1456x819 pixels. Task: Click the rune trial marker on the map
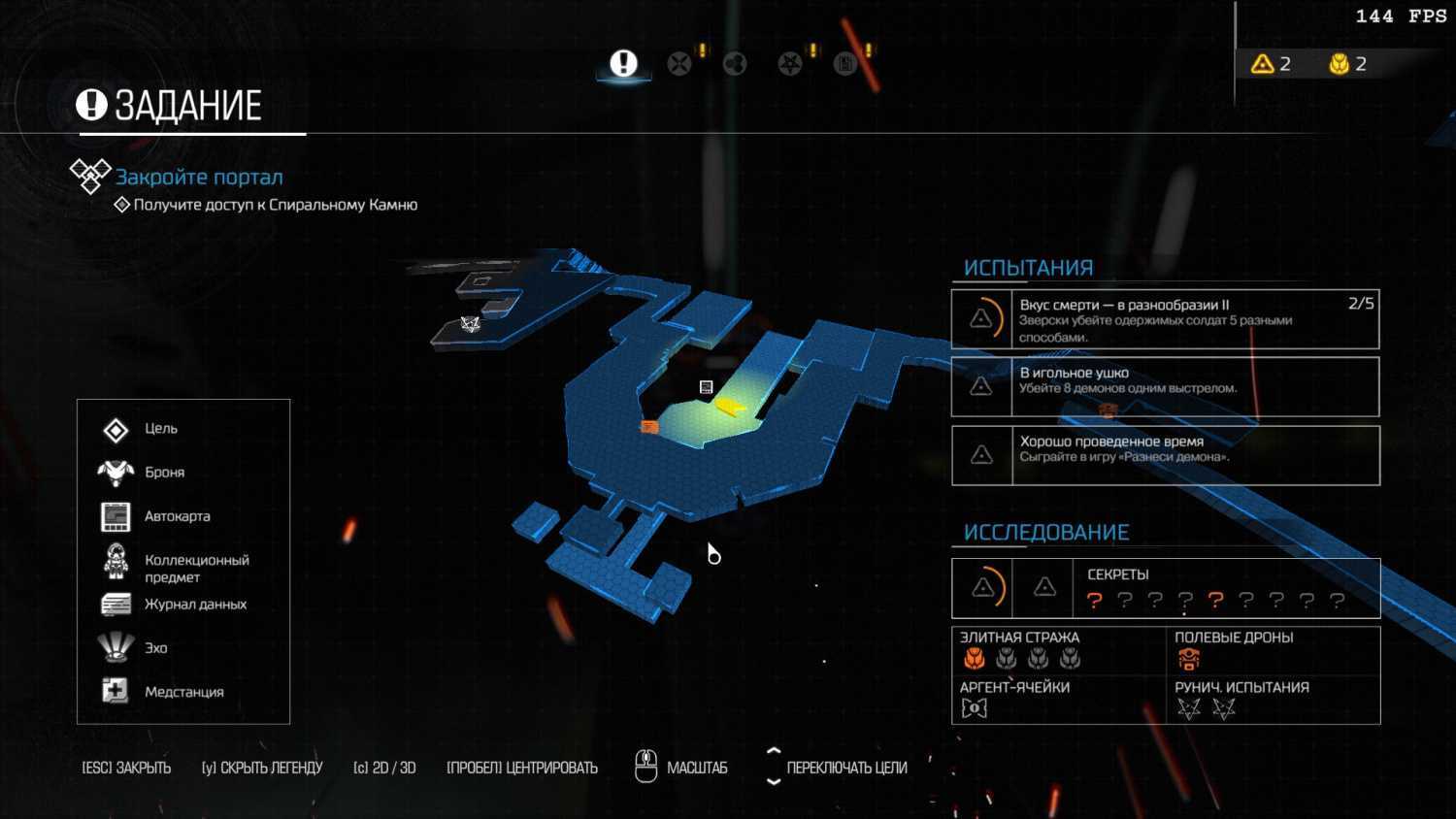coord(471,324)
